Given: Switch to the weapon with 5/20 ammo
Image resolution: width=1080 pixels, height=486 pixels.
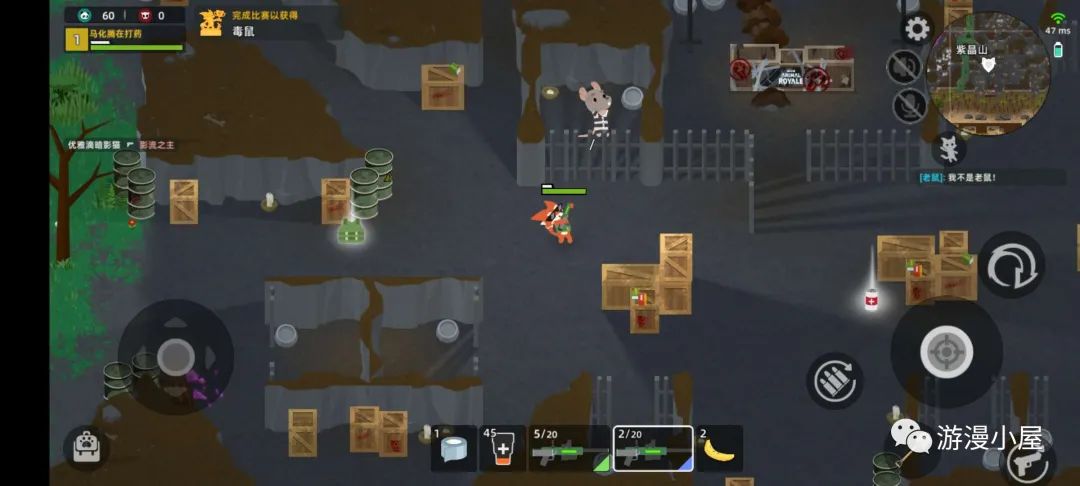Looking at the screenshot, I should point(569,449).
